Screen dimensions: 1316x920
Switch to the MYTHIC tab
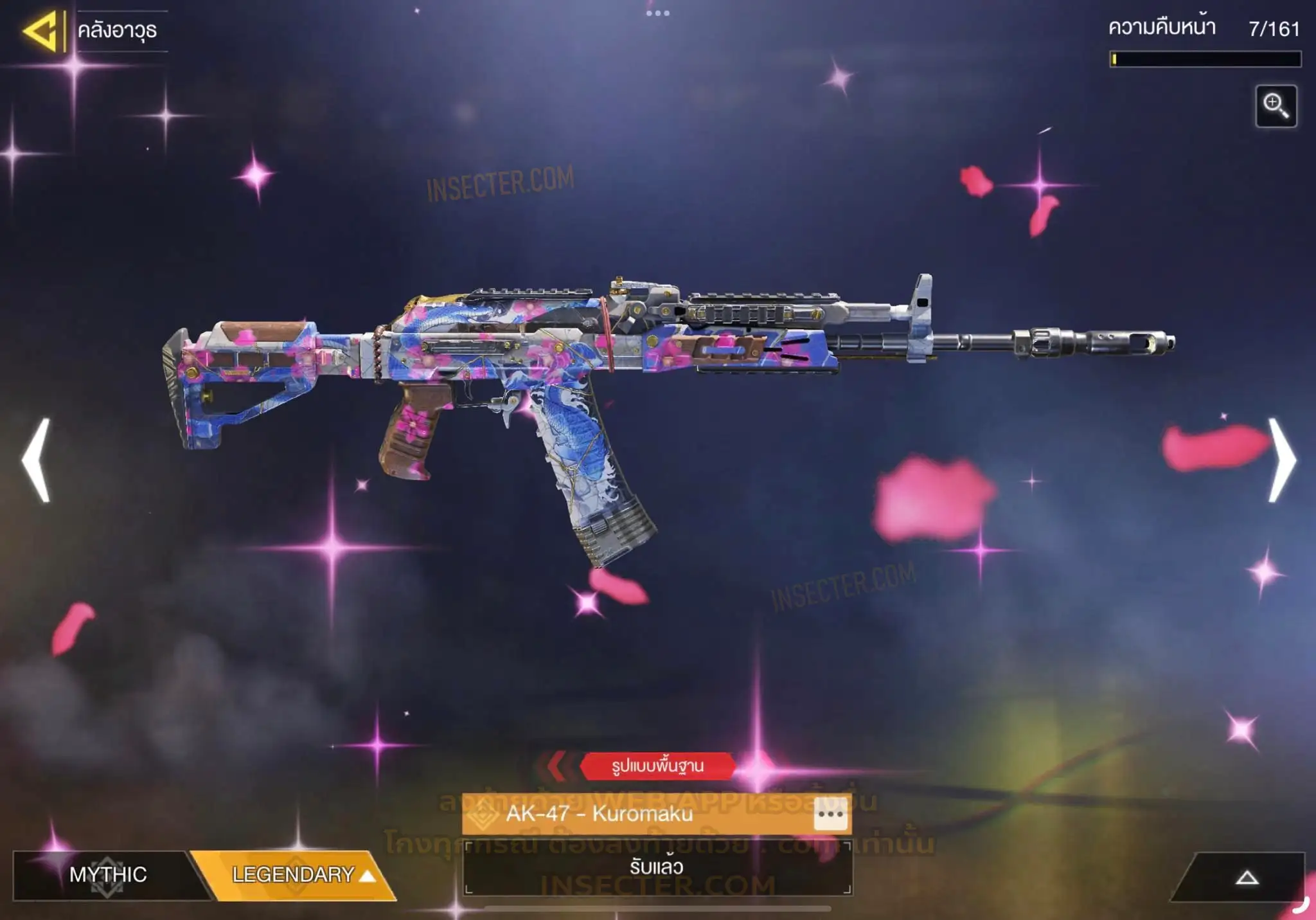(108, 874)
